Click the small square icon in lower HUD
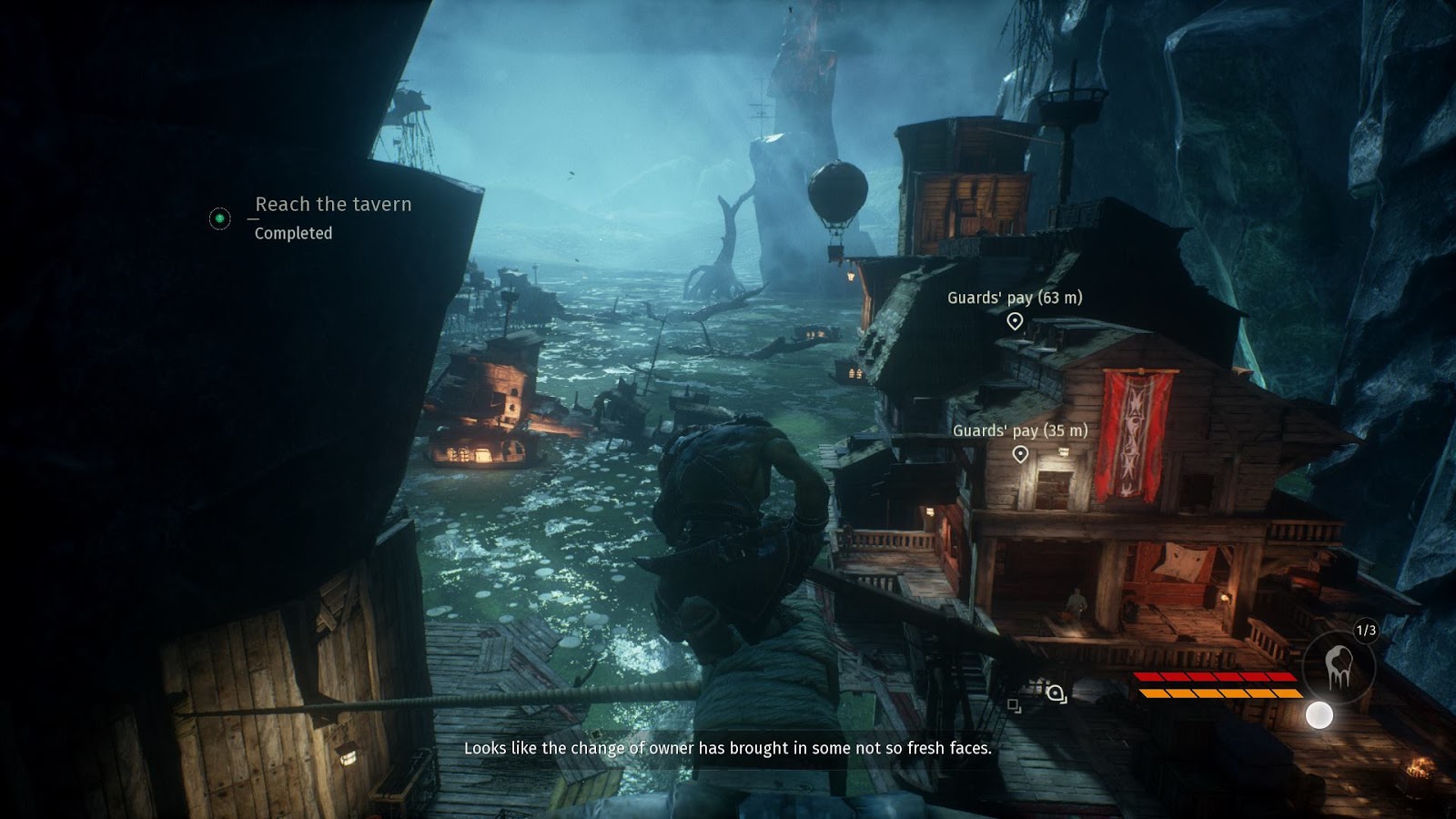 click(1014, 705)
